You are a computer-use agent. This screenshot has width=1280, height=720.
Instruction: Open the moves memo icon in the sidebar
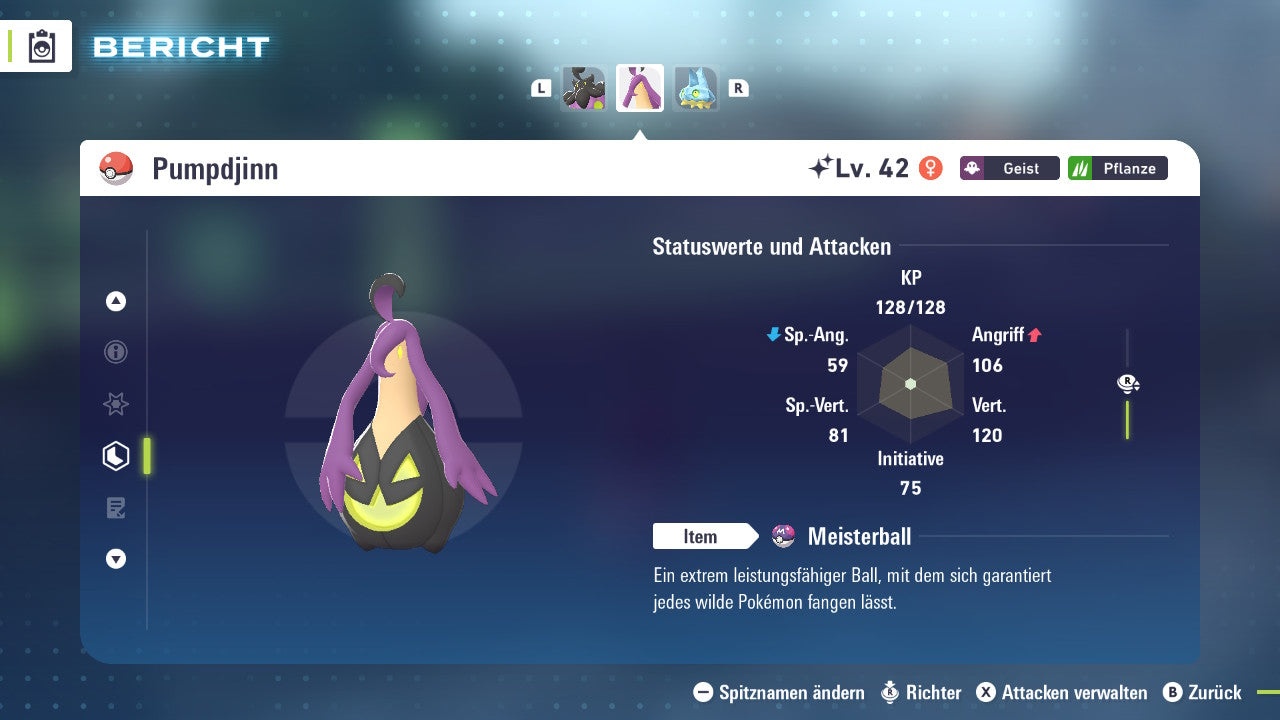[x=115, y=508]
